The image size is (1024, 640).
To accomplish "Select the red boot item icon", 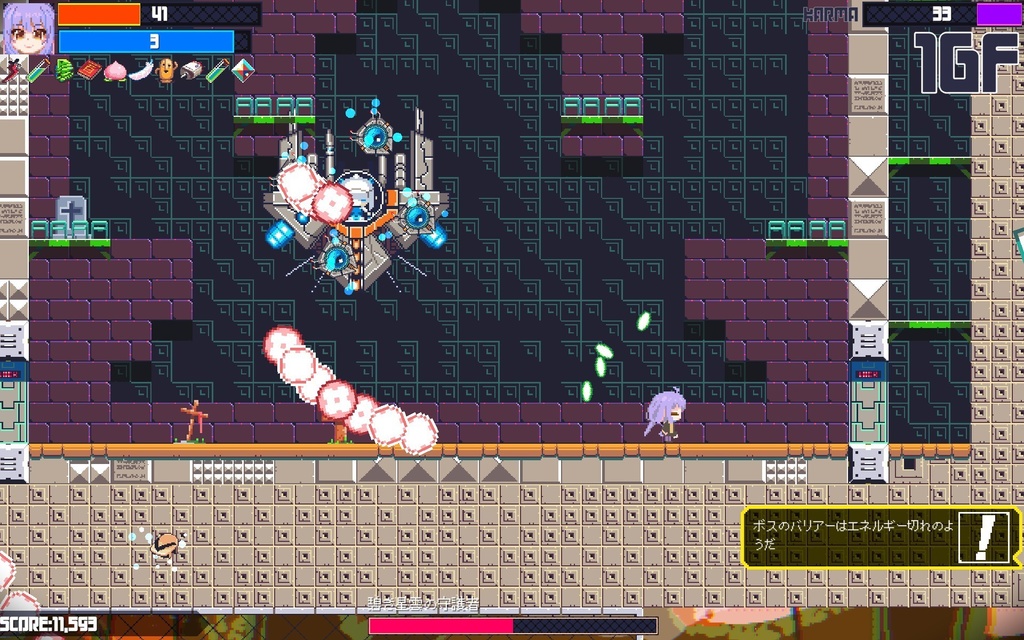I will pyautogui.click(x=14, y=70).
